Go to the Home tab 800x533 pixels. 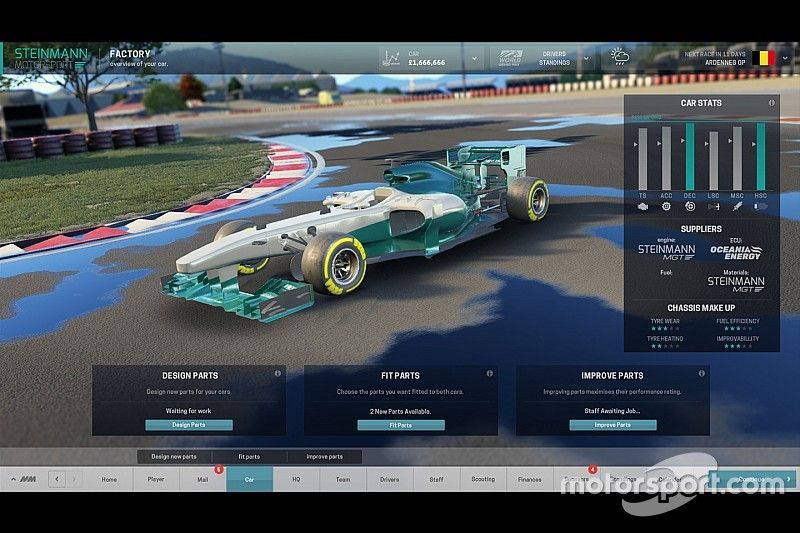pyautogui.click(x=109, y=480)
